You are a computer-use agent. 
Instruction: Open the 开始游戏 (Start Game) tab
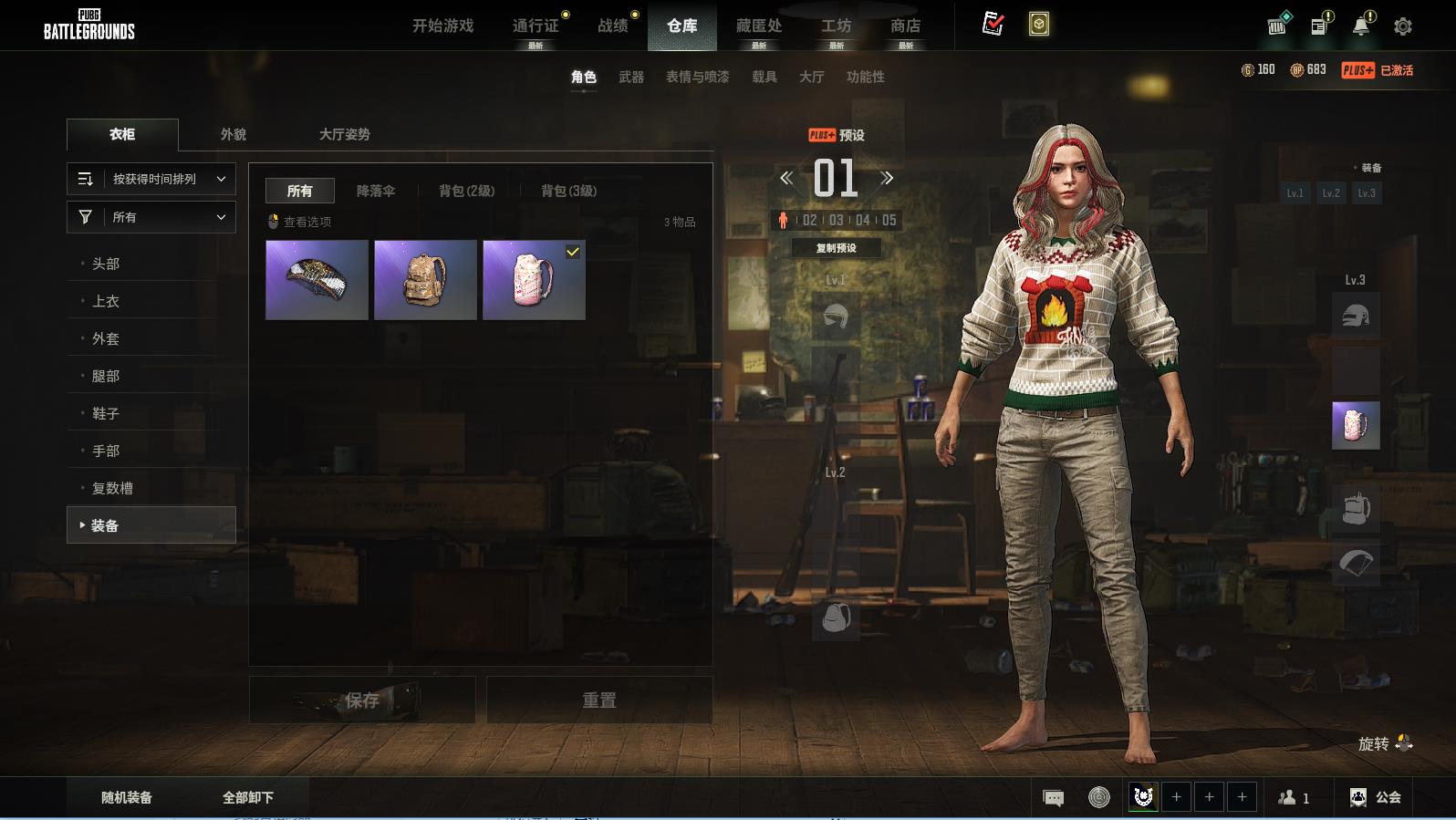coord(442,26)
